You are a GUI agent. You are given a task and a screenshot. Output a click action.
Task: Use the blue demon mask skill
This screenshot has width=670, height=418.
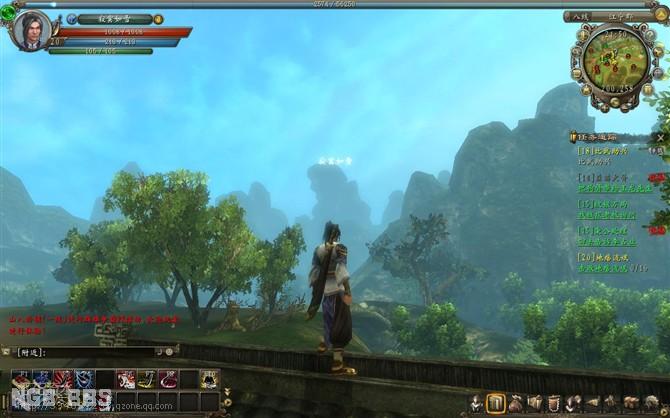(83, 379)
